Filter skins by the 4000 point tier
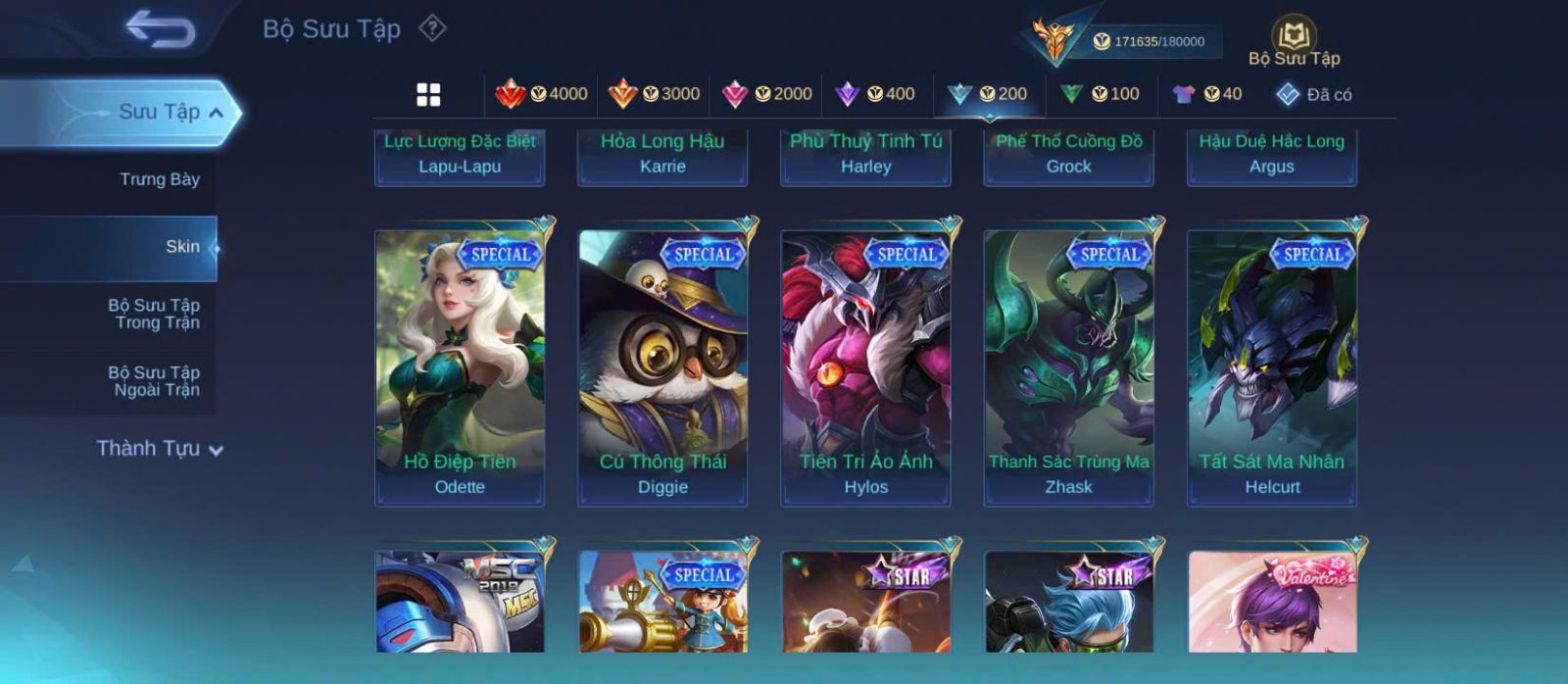The image size is (1568, 684). tap(542, 94)
